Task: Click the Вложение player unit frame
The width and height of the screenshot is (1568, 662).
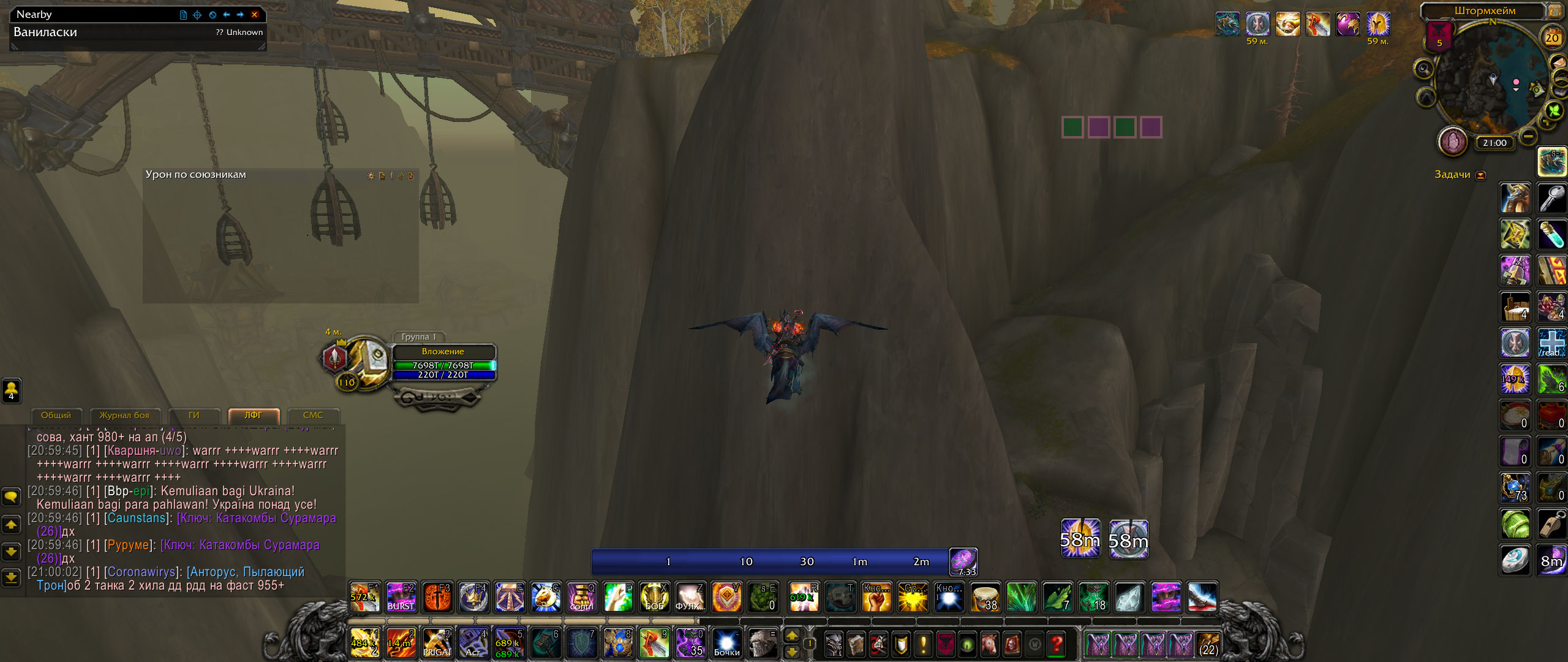Action: tap(443, 362)
